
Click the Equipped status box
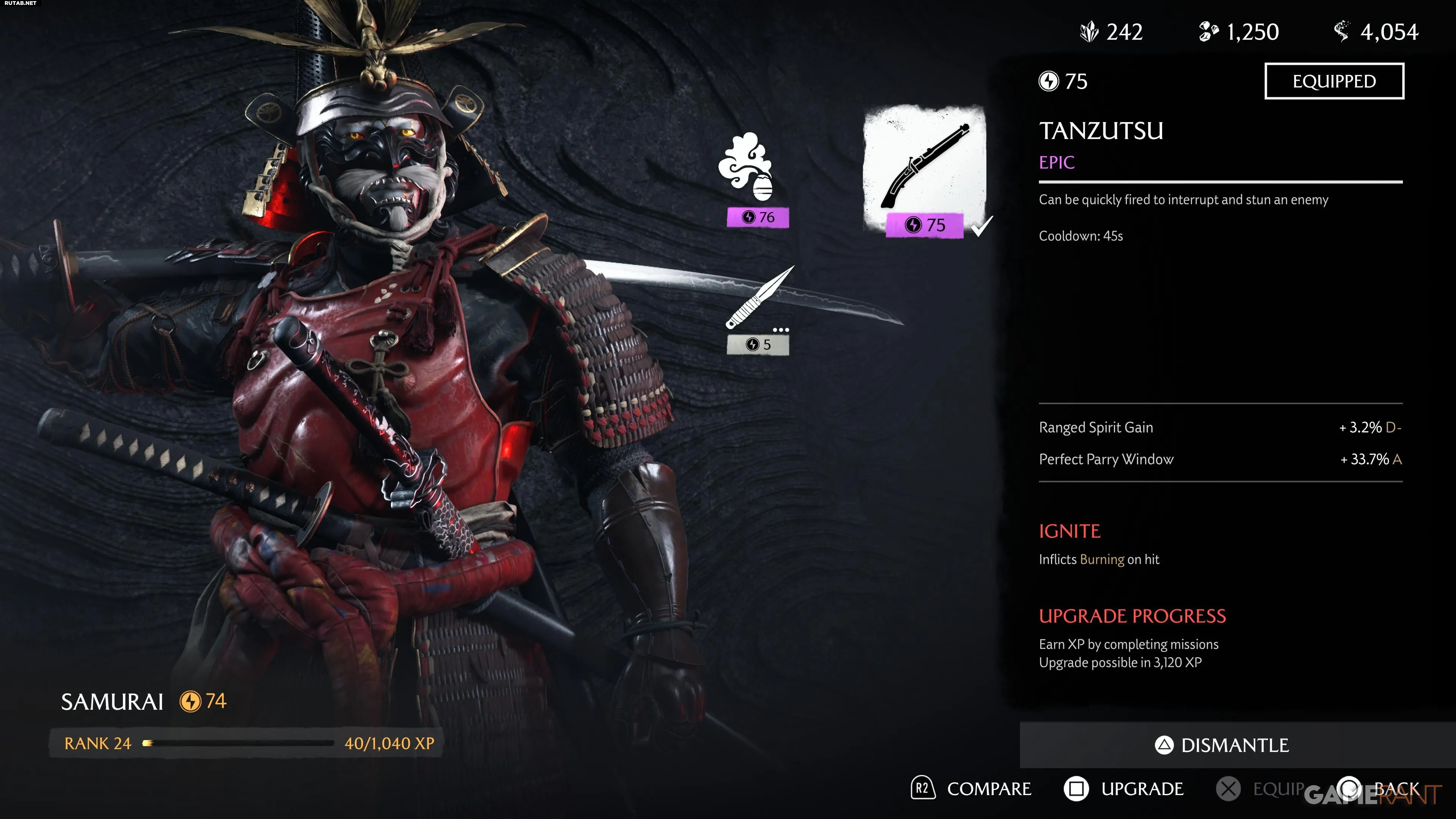1334,82
